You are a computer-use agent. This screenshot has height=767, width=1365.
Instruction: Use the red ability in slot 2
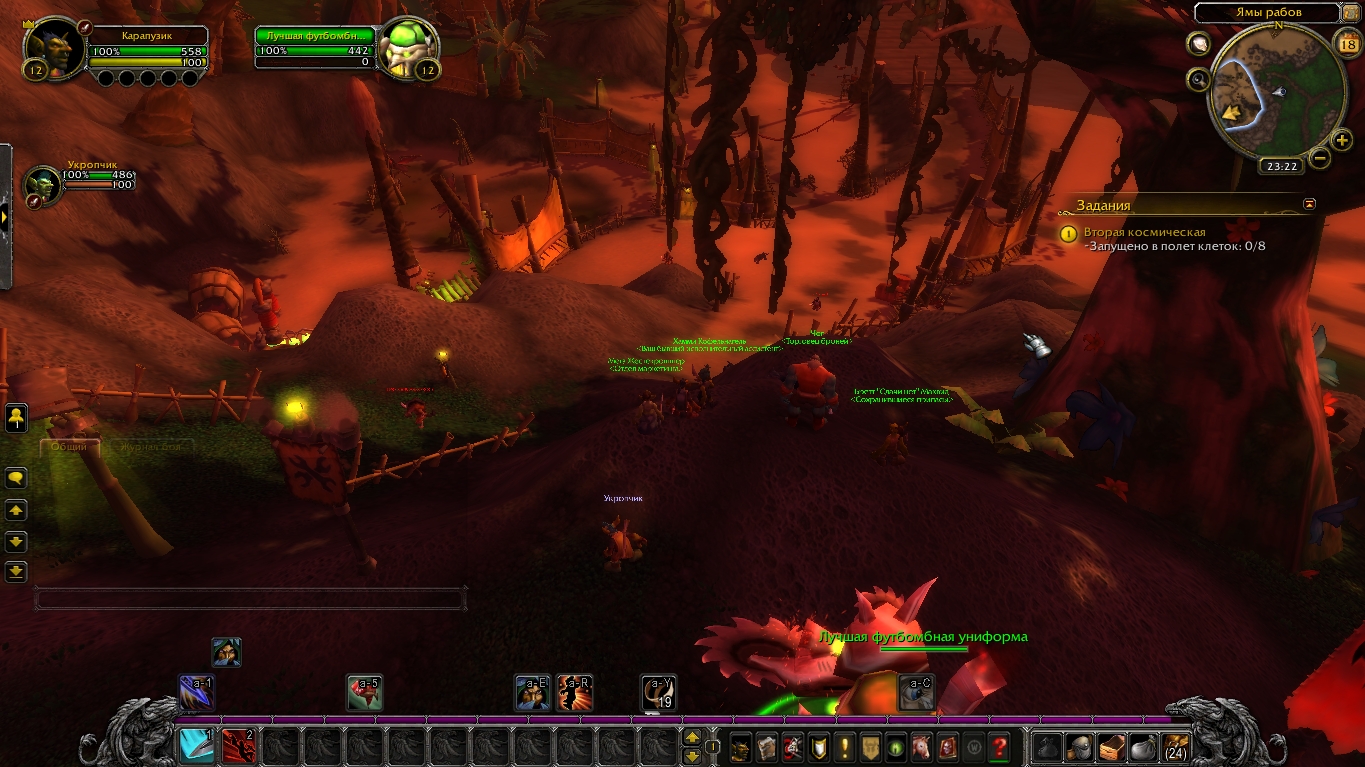click(239, 745)
